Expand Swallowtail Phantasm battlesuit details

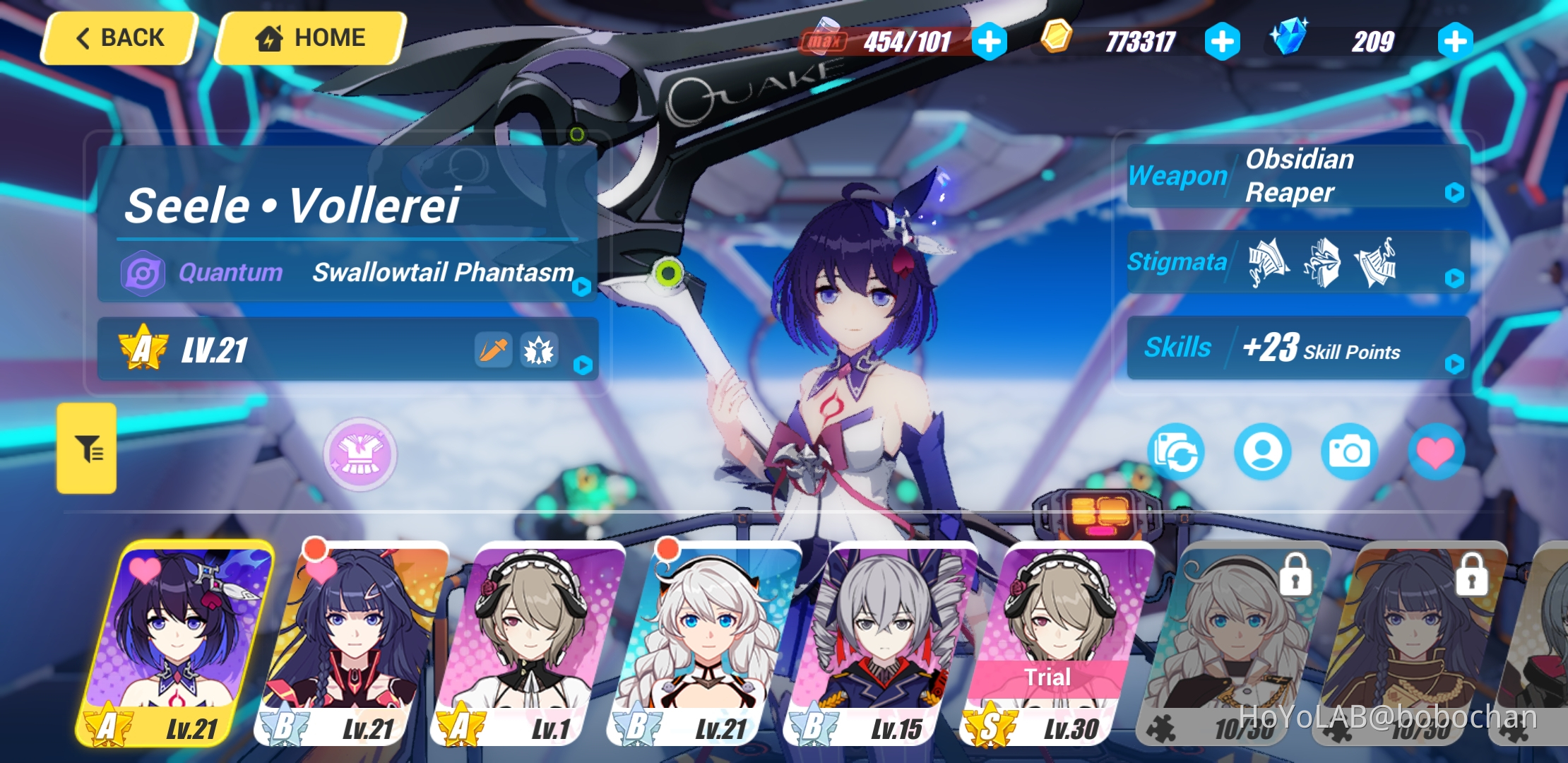pos(581,285)
